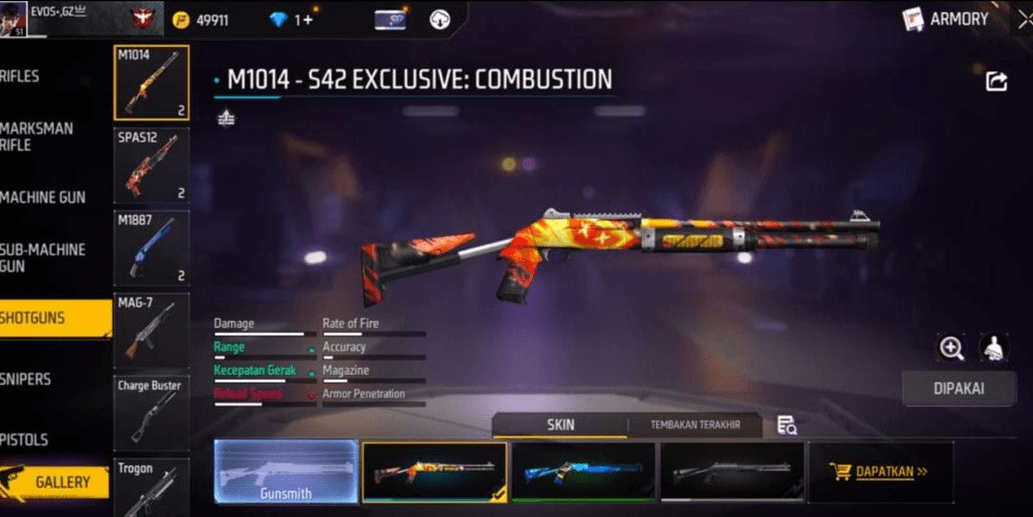Pick the Charge Buster weapon thumbnail
1033x517 pixels.
151,413
